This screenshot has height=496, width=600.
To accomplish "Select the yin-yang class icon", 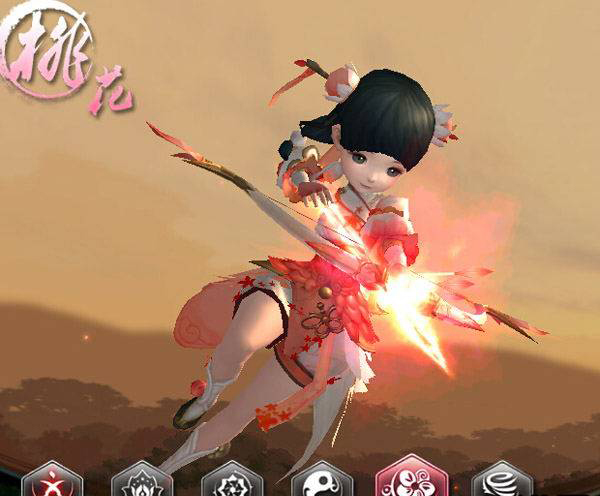I will point(322,482).
